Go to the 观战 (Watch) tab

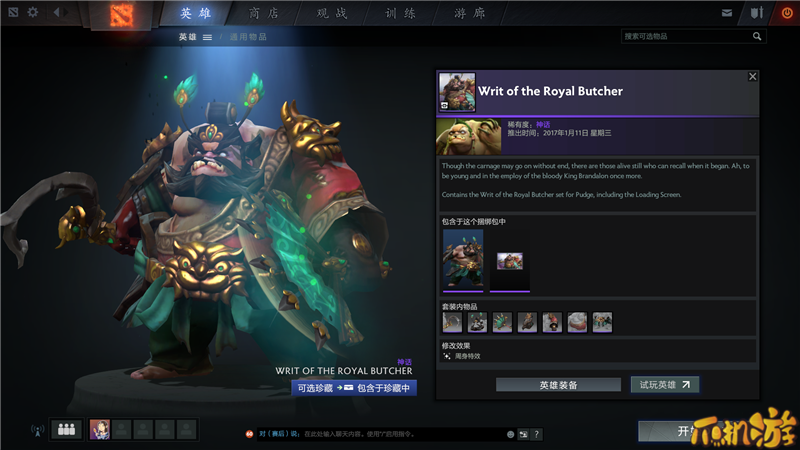coord(331,14)
